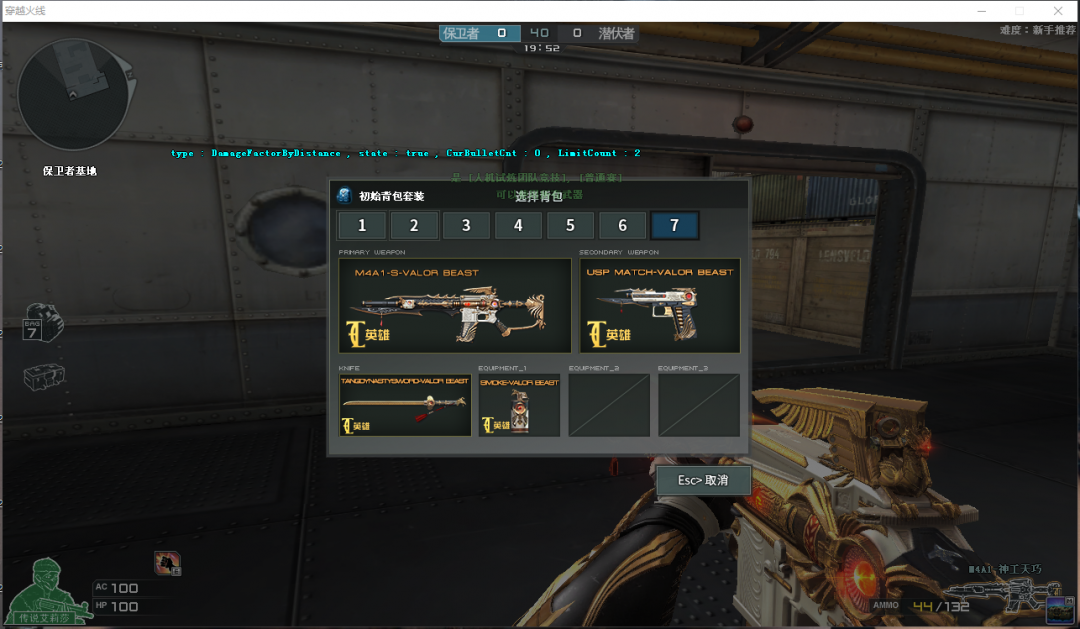Cancel with the Esc 取消 button

click(x=703, y=480)
